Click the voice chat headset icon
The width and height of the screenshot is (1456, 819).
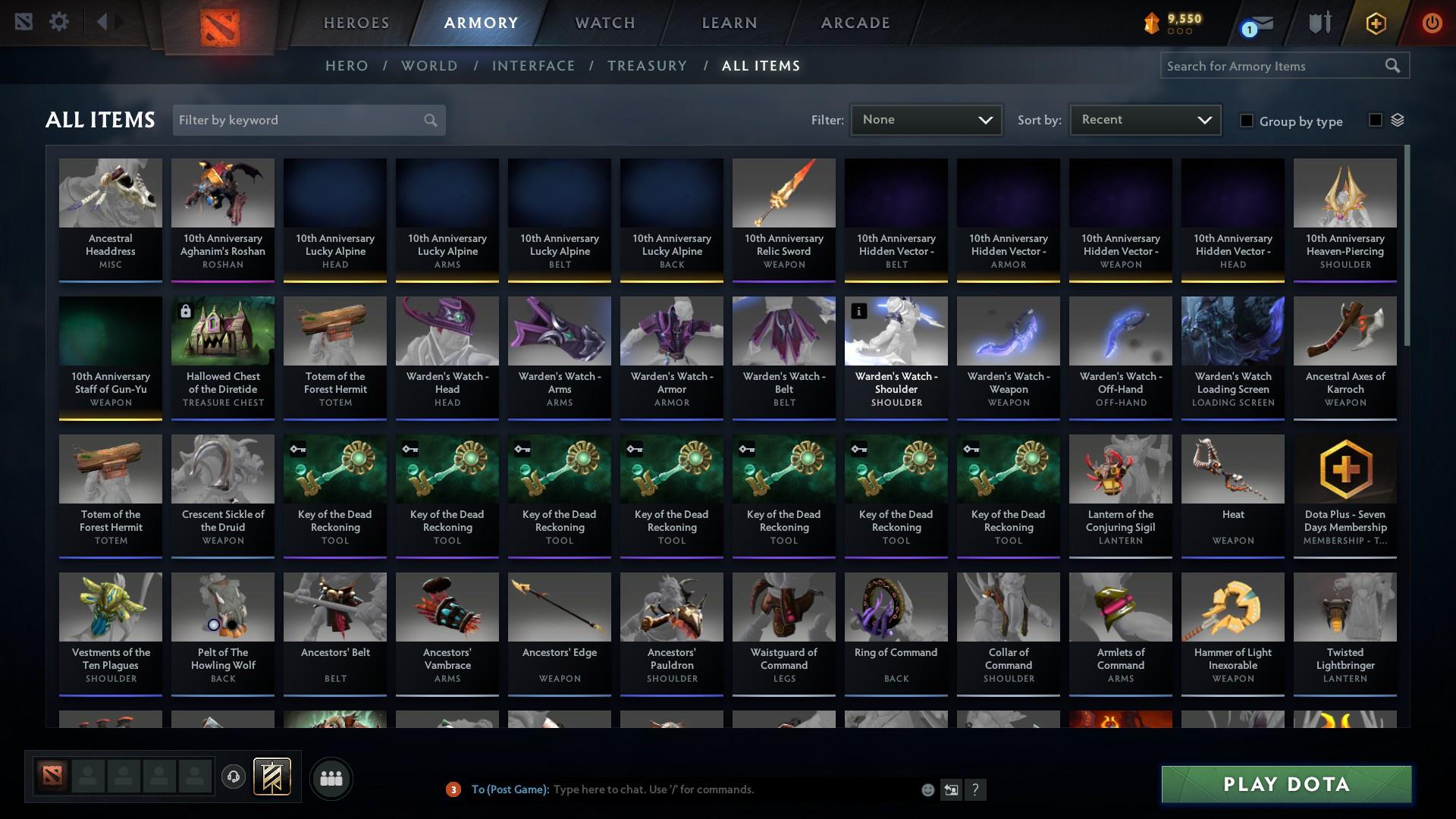[233, 776]
